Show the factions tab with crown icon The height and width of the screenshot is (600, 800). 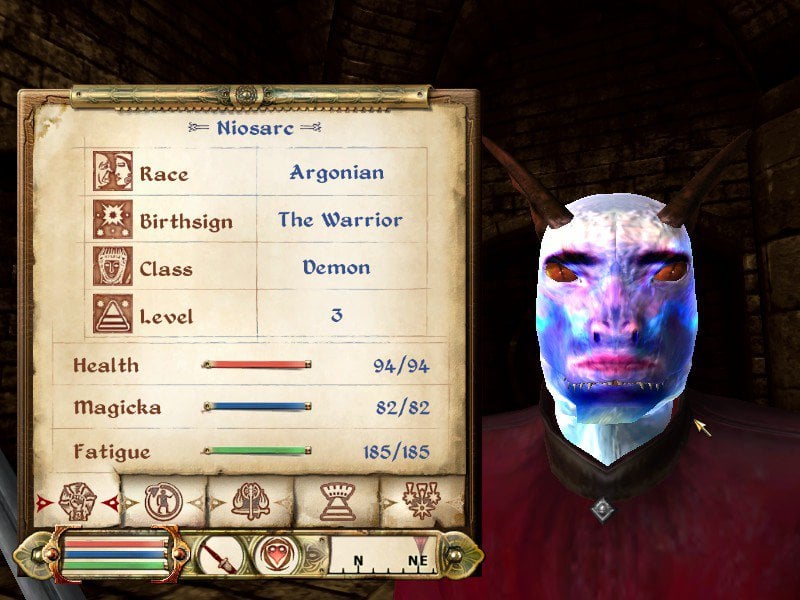click(335, 502)
